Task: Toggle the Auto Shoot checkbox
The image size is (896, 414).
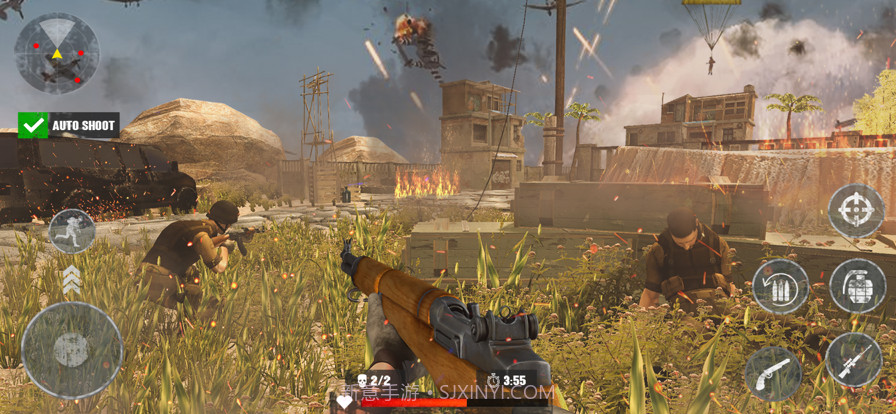Action: [x=33, y=125]
